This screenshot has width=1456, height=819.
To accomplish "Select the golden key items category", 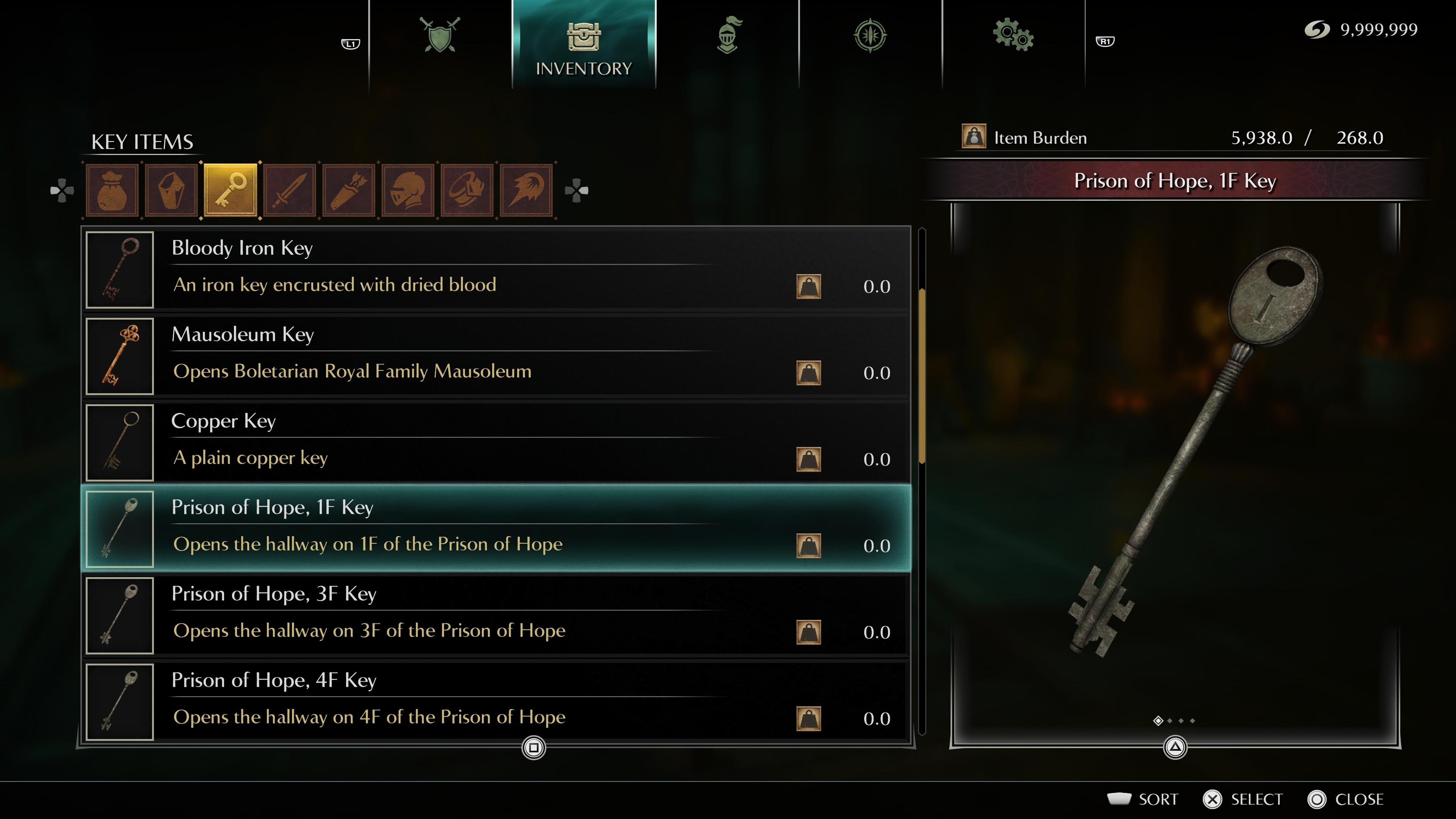I will (230, 190).
